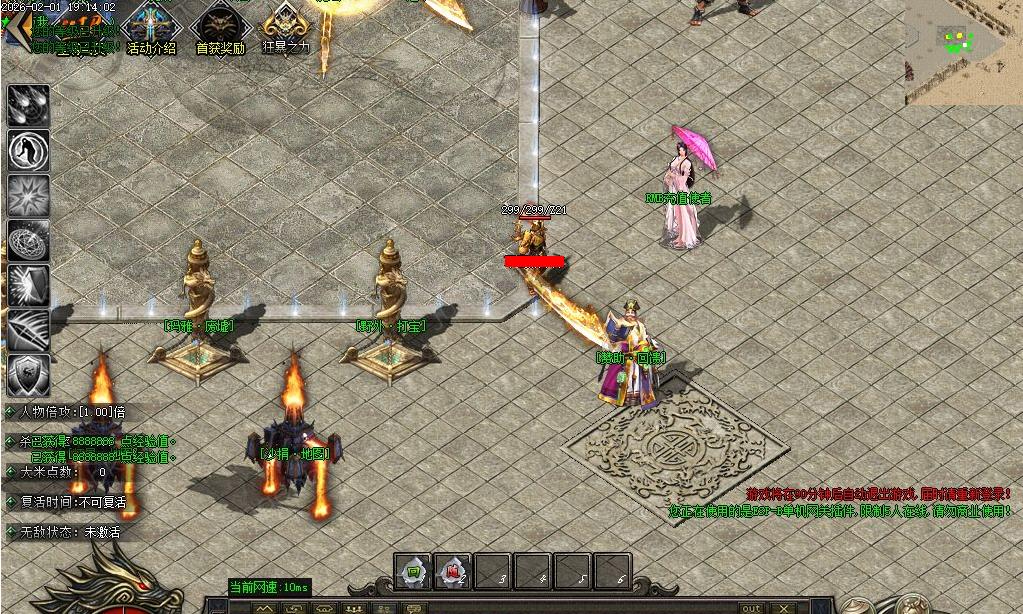1023x614 pixels.
Task: Use the running figure skill icon
Action: [28, 150]
